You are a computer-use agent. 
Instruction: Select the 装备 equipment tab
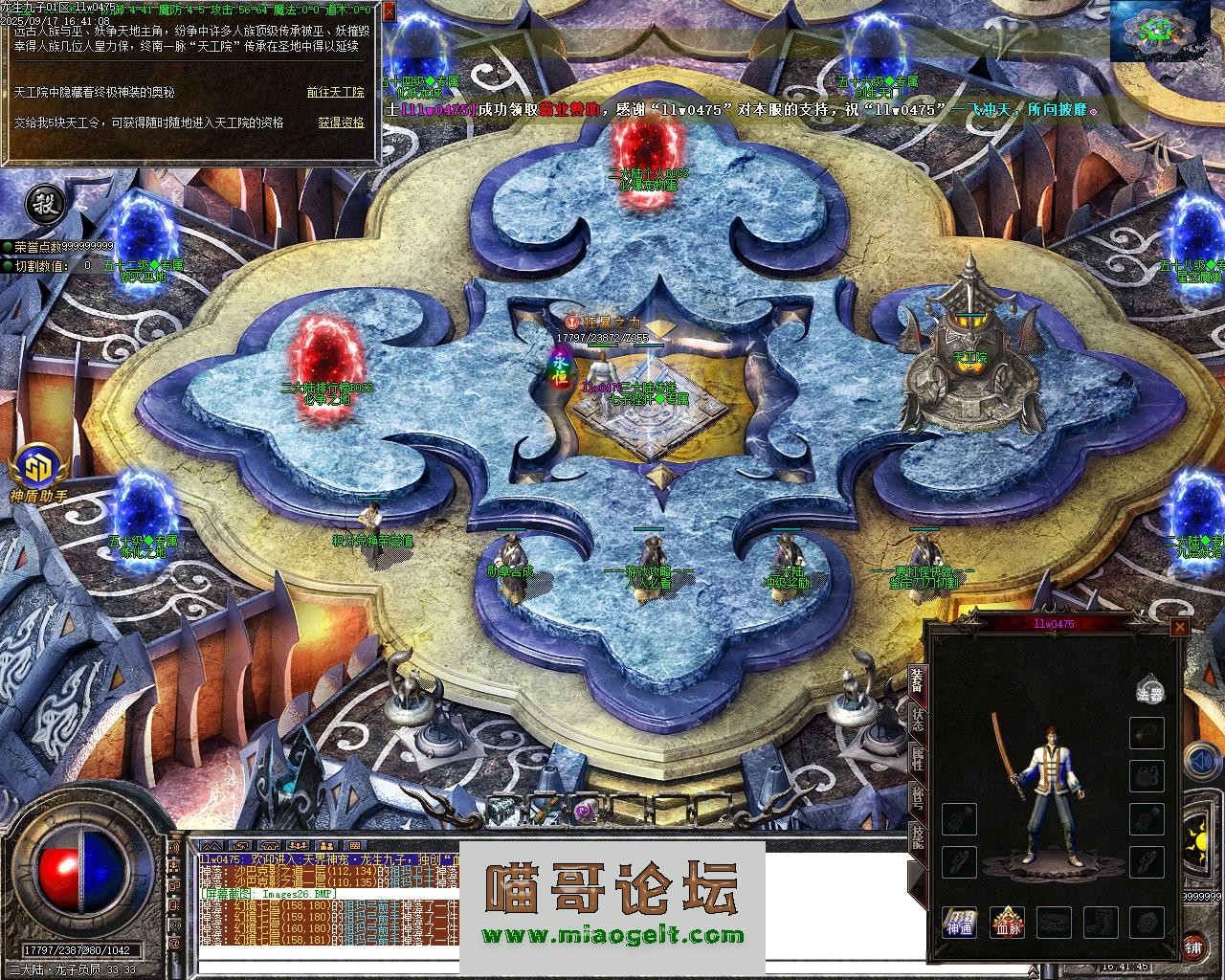pyautogui.click(x=917, y=680)
